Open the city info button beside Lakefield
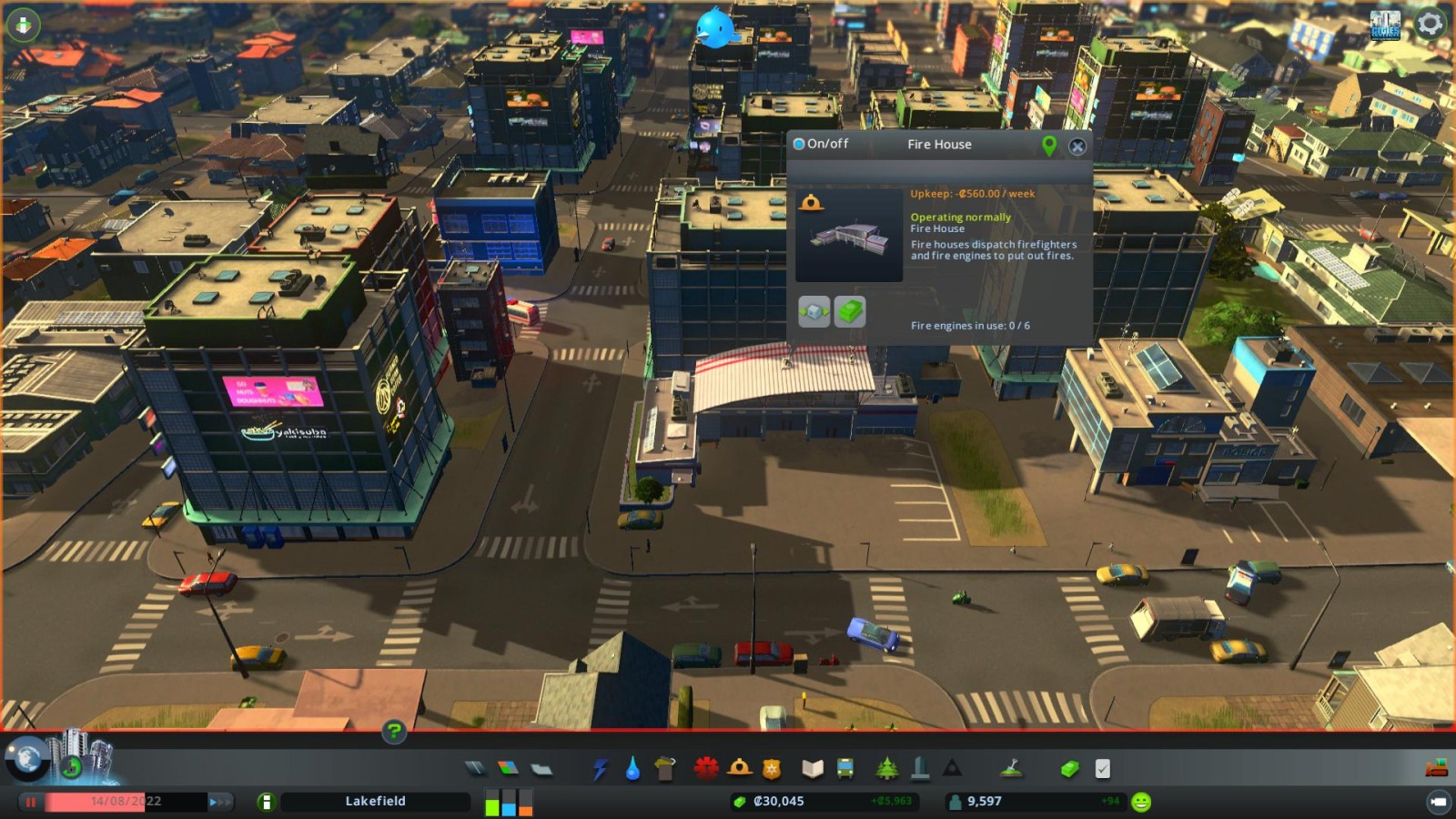Image resolution: width=1456 pixels, height=819 pixels. coord(266,802)
